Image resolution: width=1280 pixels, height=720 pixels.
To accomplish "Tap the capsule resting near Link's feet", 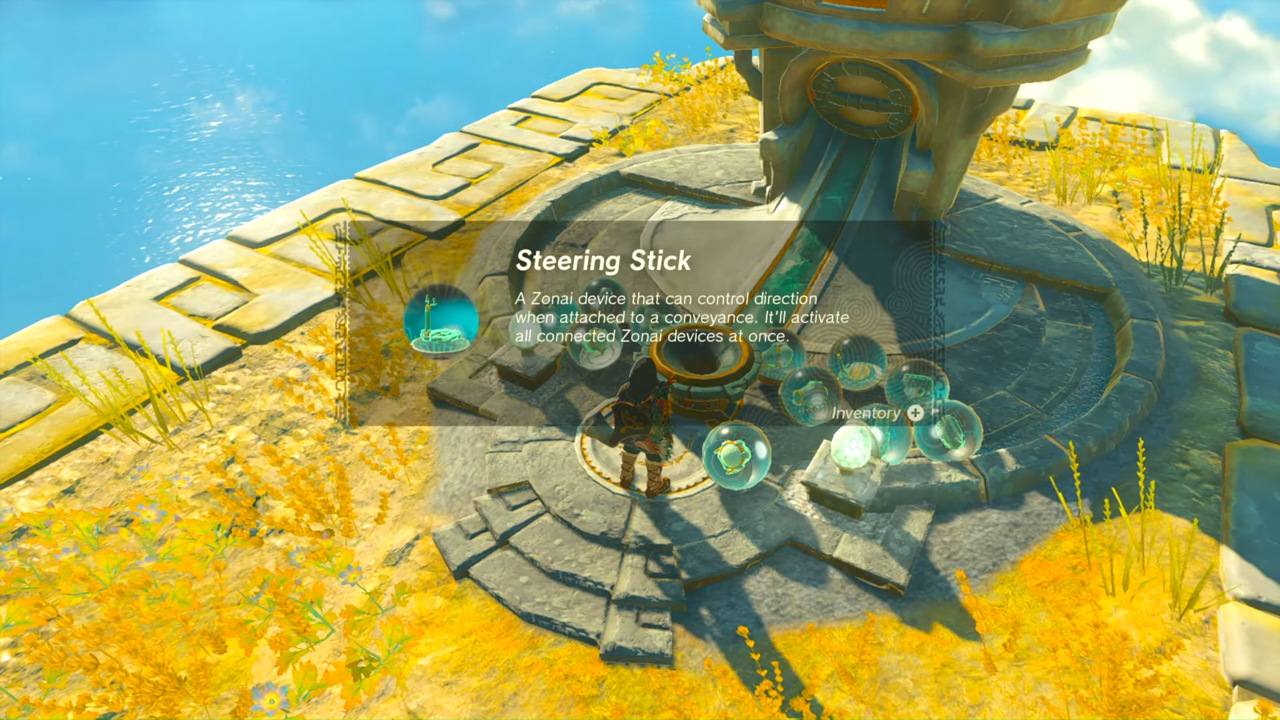I will 735,455.
